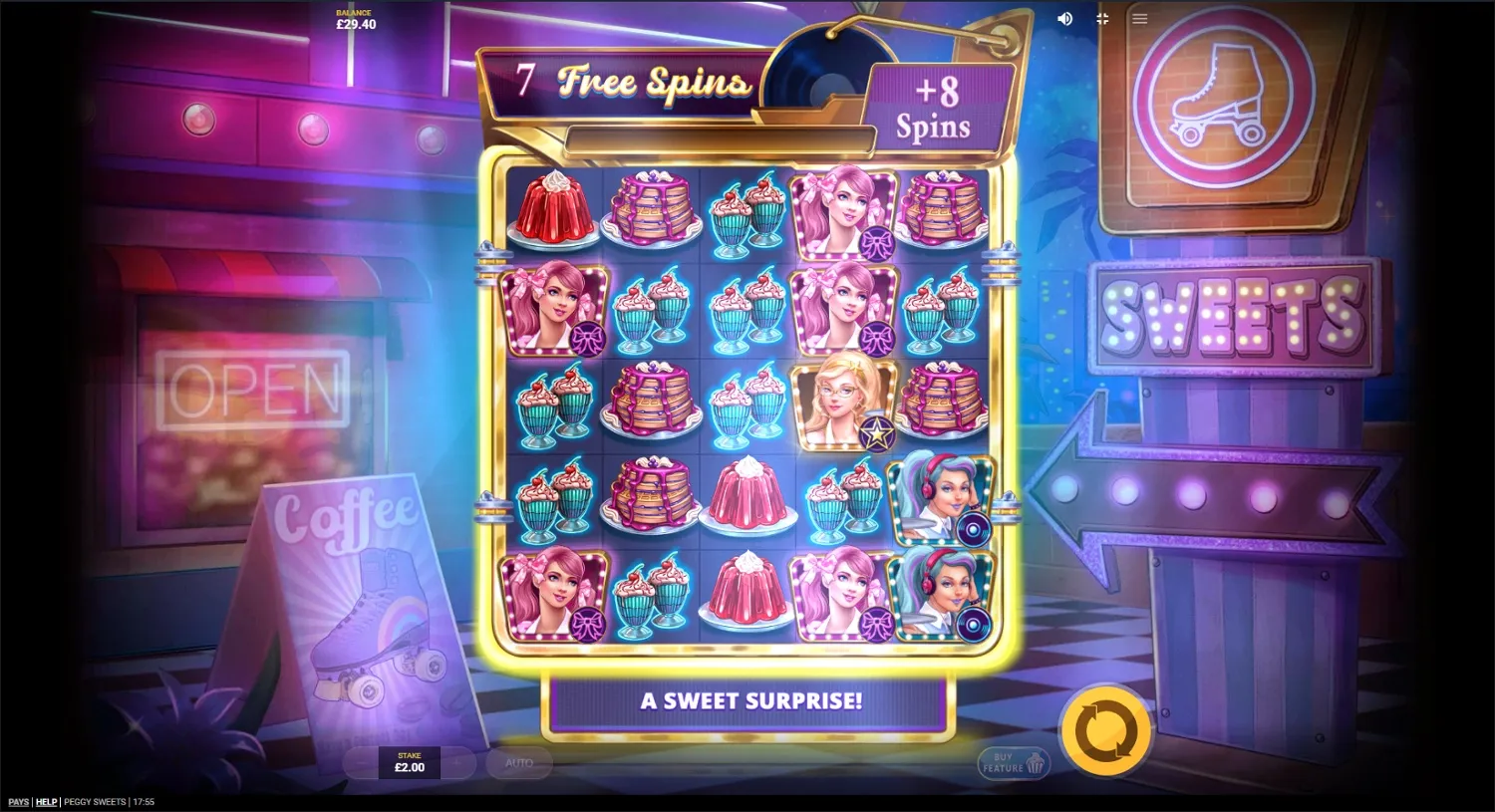This screenshot has height=812, width=1495.
Task: Open the Buy Feature cupcake icon
Action: (1033, 763)
